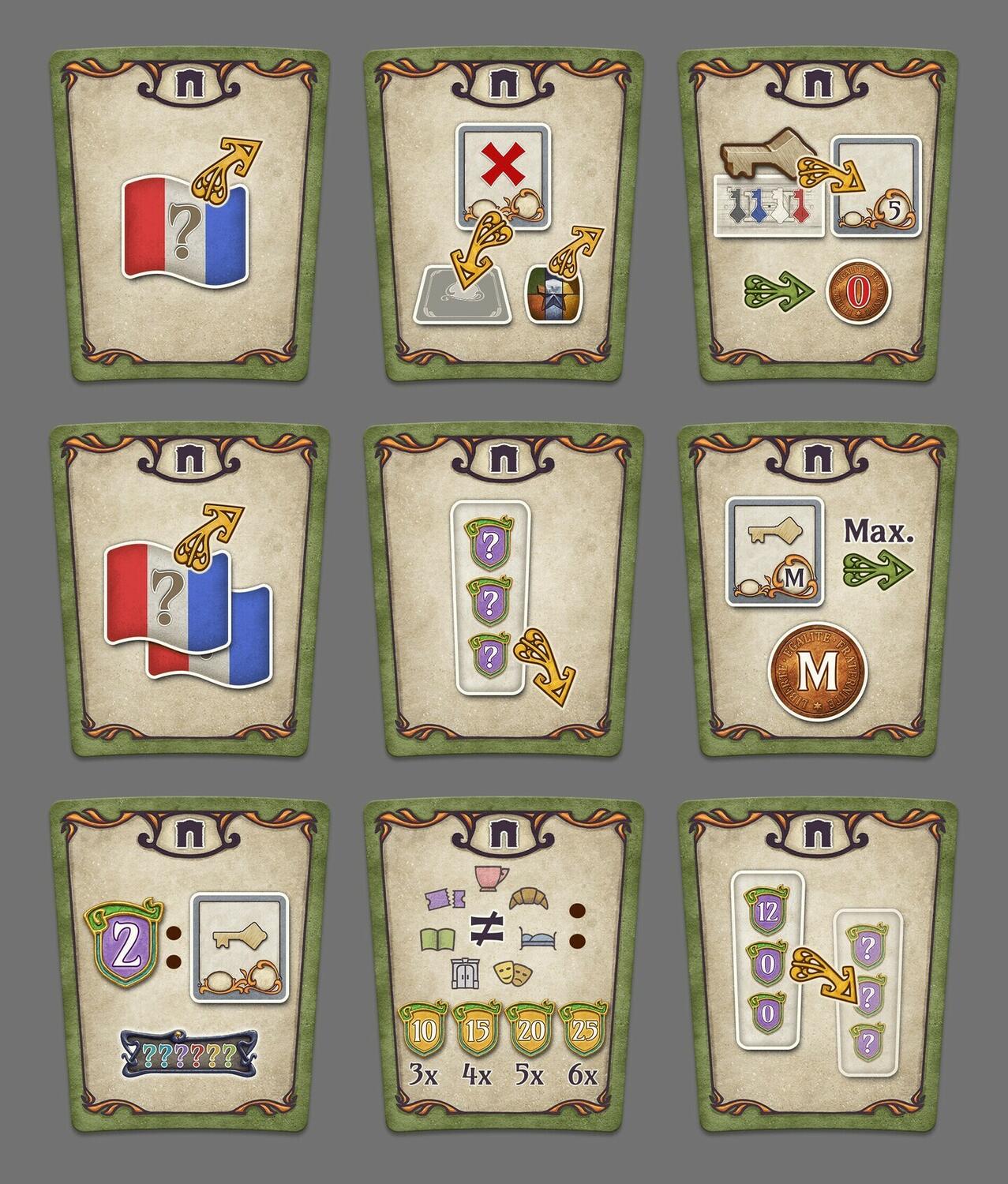Pick the card with the zero copper coin

[819, 217]
